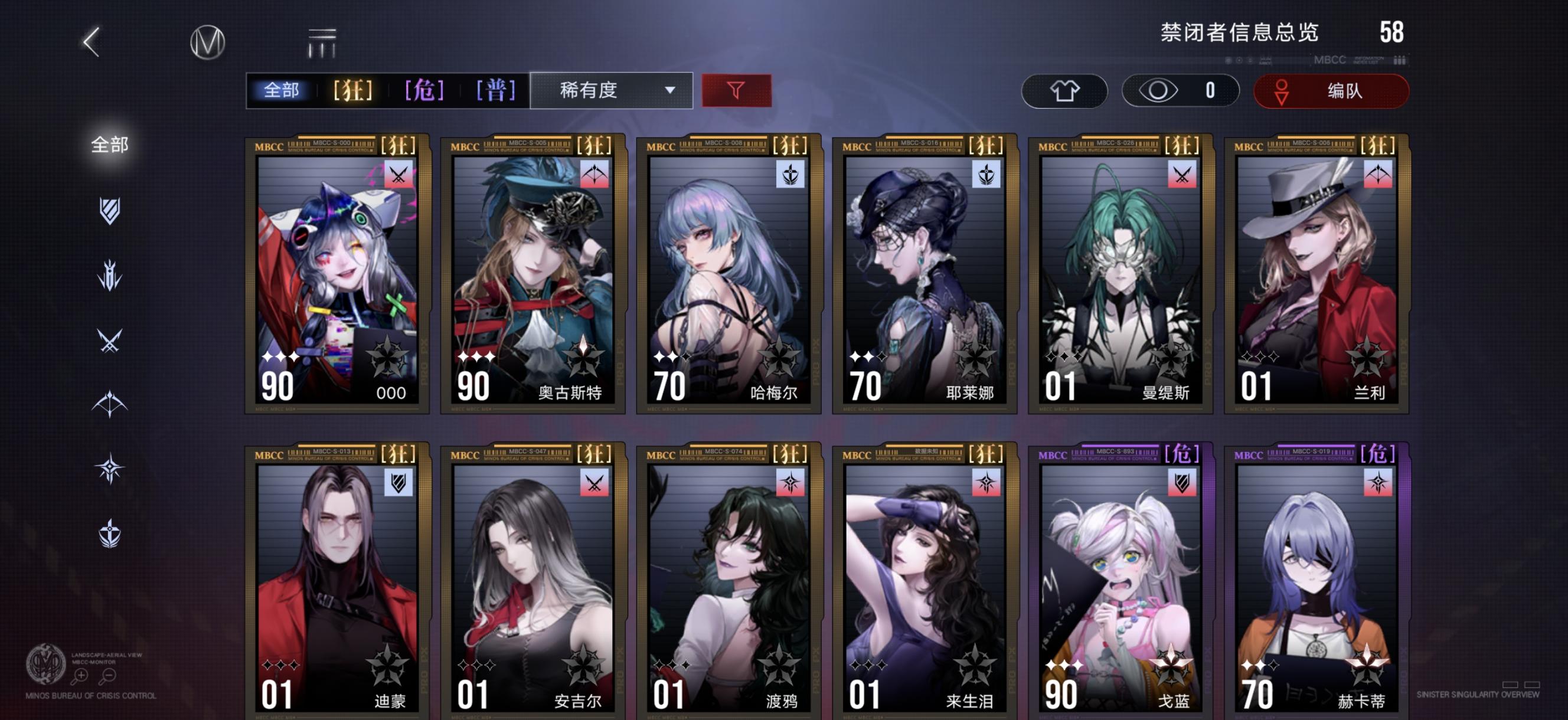The width and height of the screenshot is (1568, 720).
Task: Switch to the [危] category tab
Action: pyautogui.click(x=424, y=90)
